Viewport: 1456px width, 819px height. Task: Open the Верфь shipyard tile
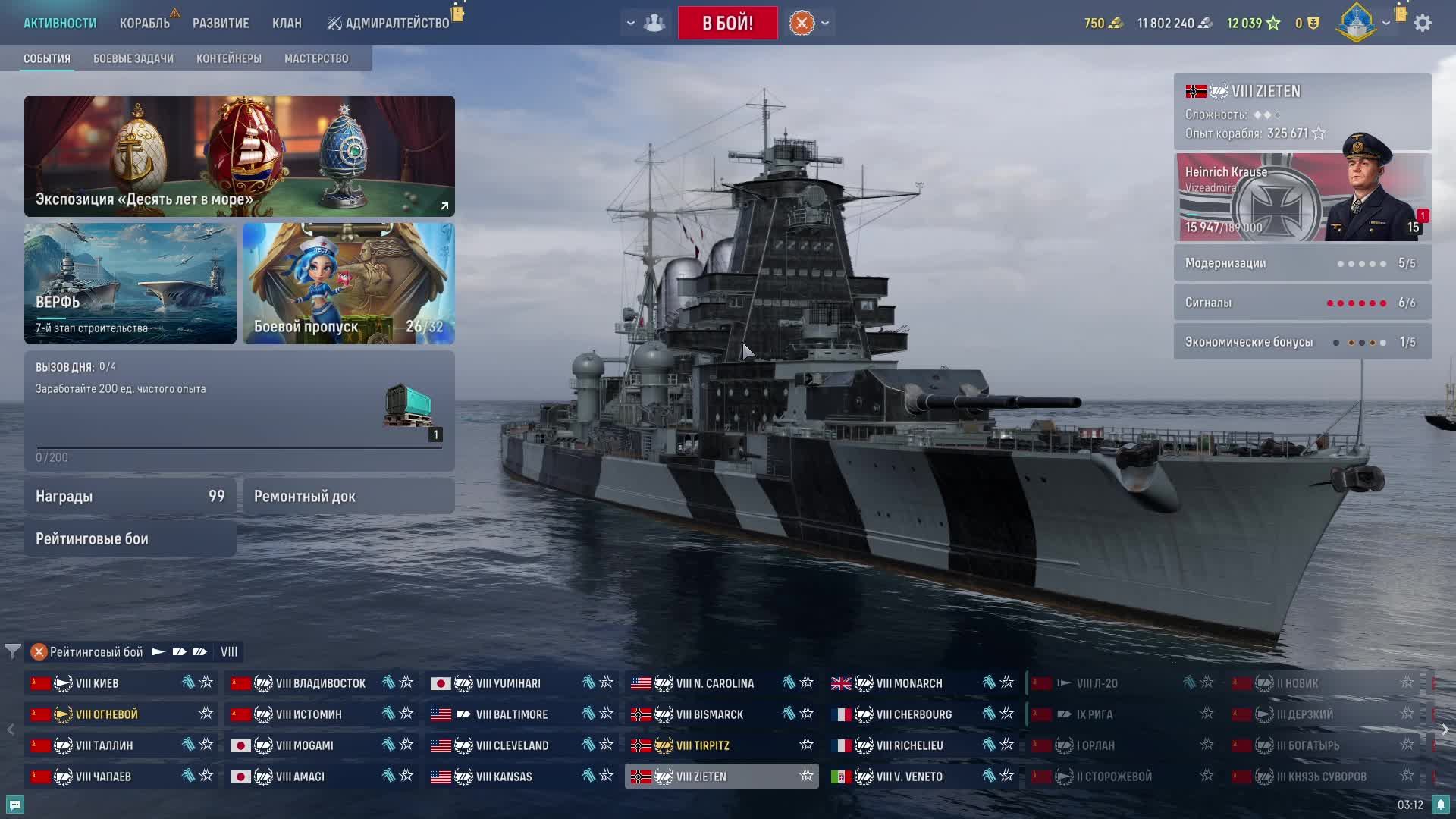pos(130,284)
